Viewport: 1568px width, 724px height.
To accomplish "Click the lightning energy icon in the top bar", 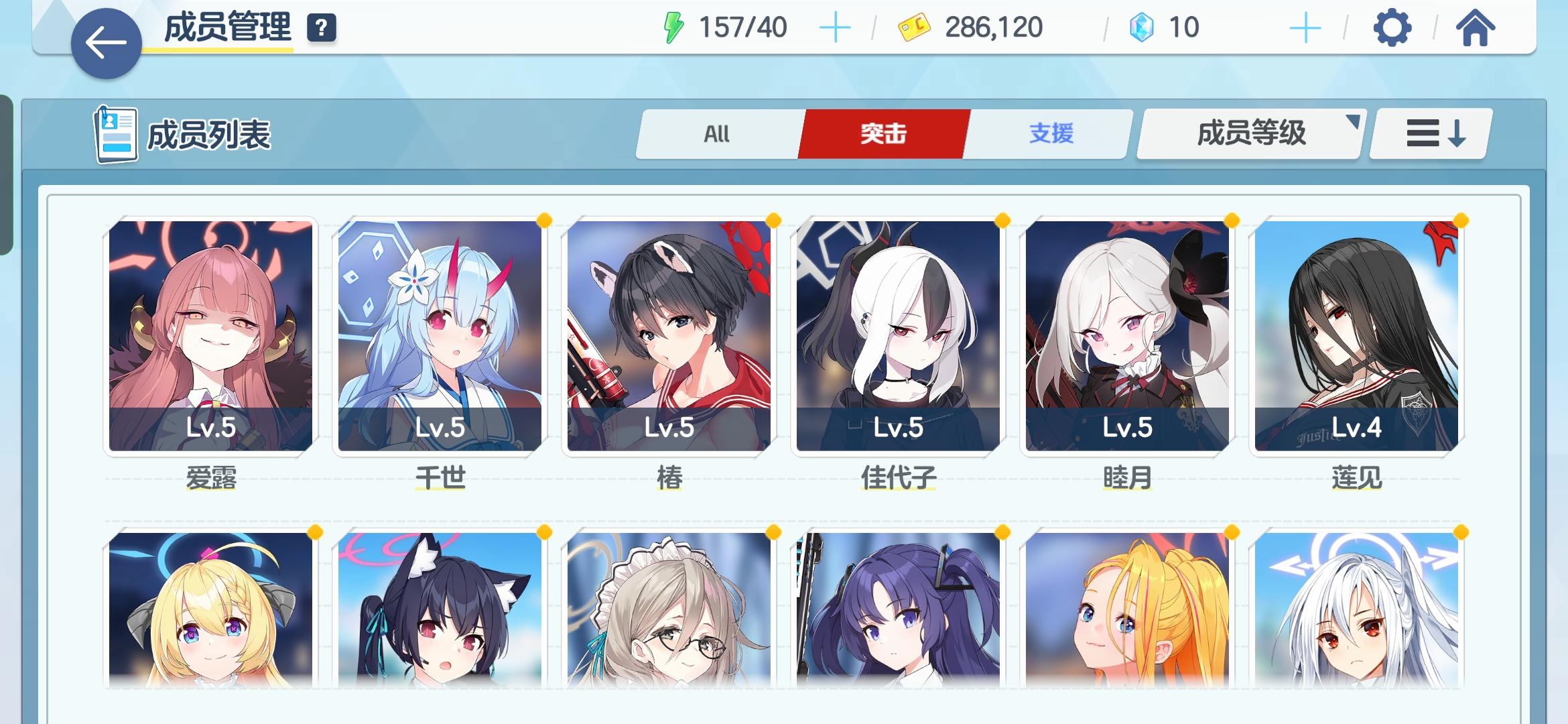I will 671,27.
